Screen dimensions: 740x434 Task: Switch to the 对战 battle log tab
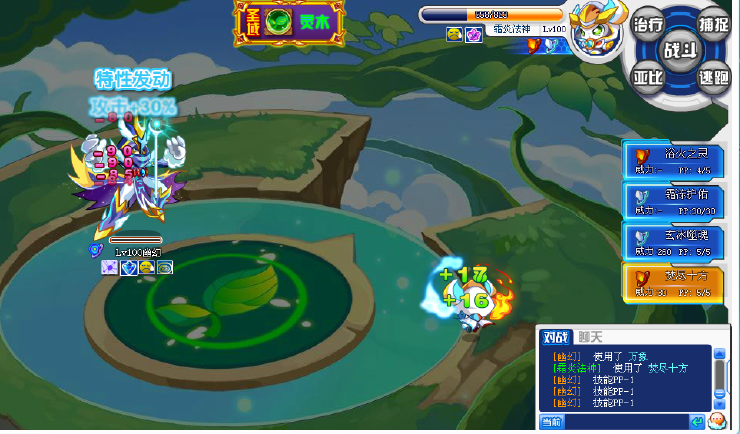point(556,336)
